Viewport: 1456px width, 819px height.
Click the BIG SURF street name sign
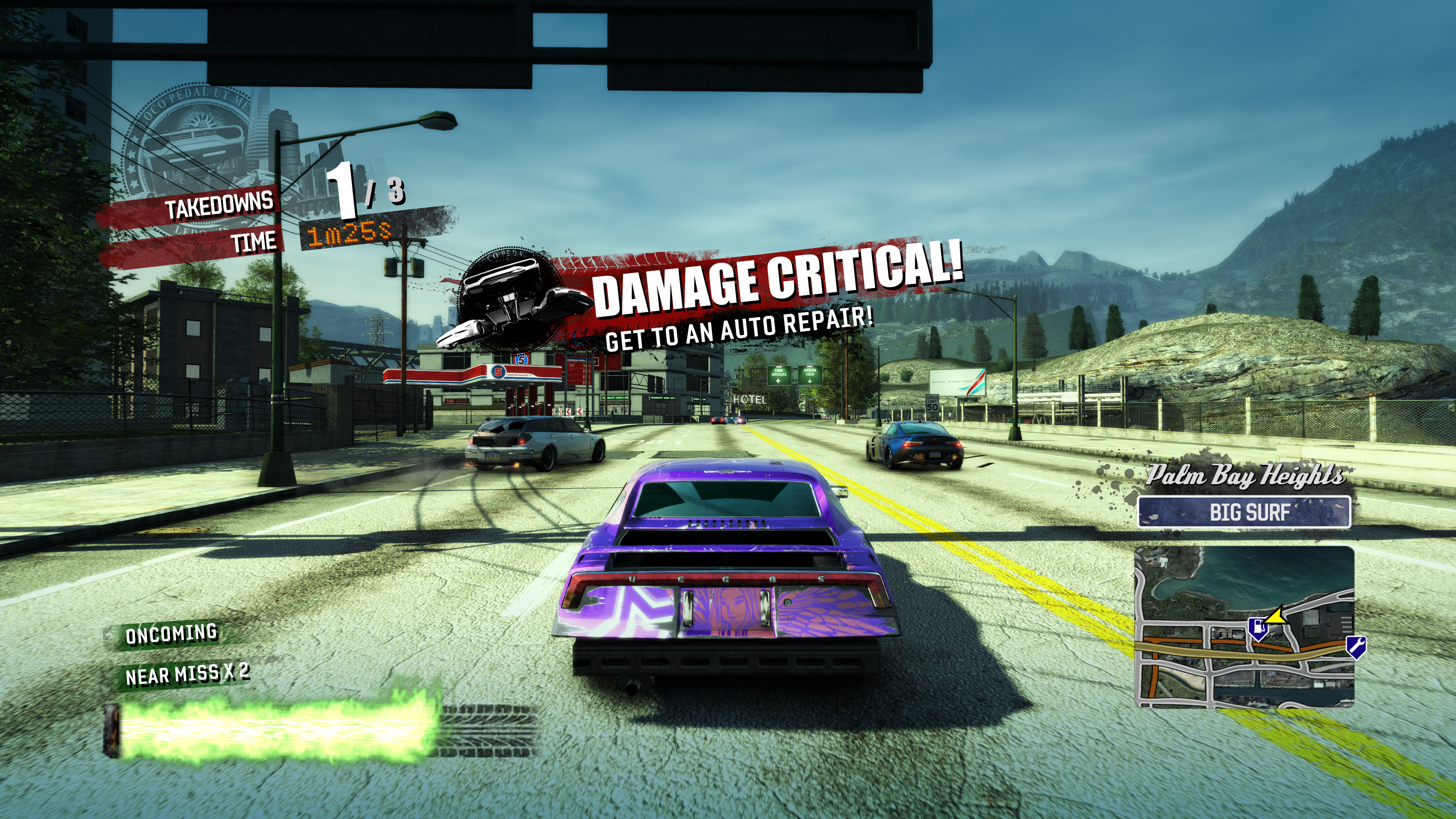(1244, 512)
